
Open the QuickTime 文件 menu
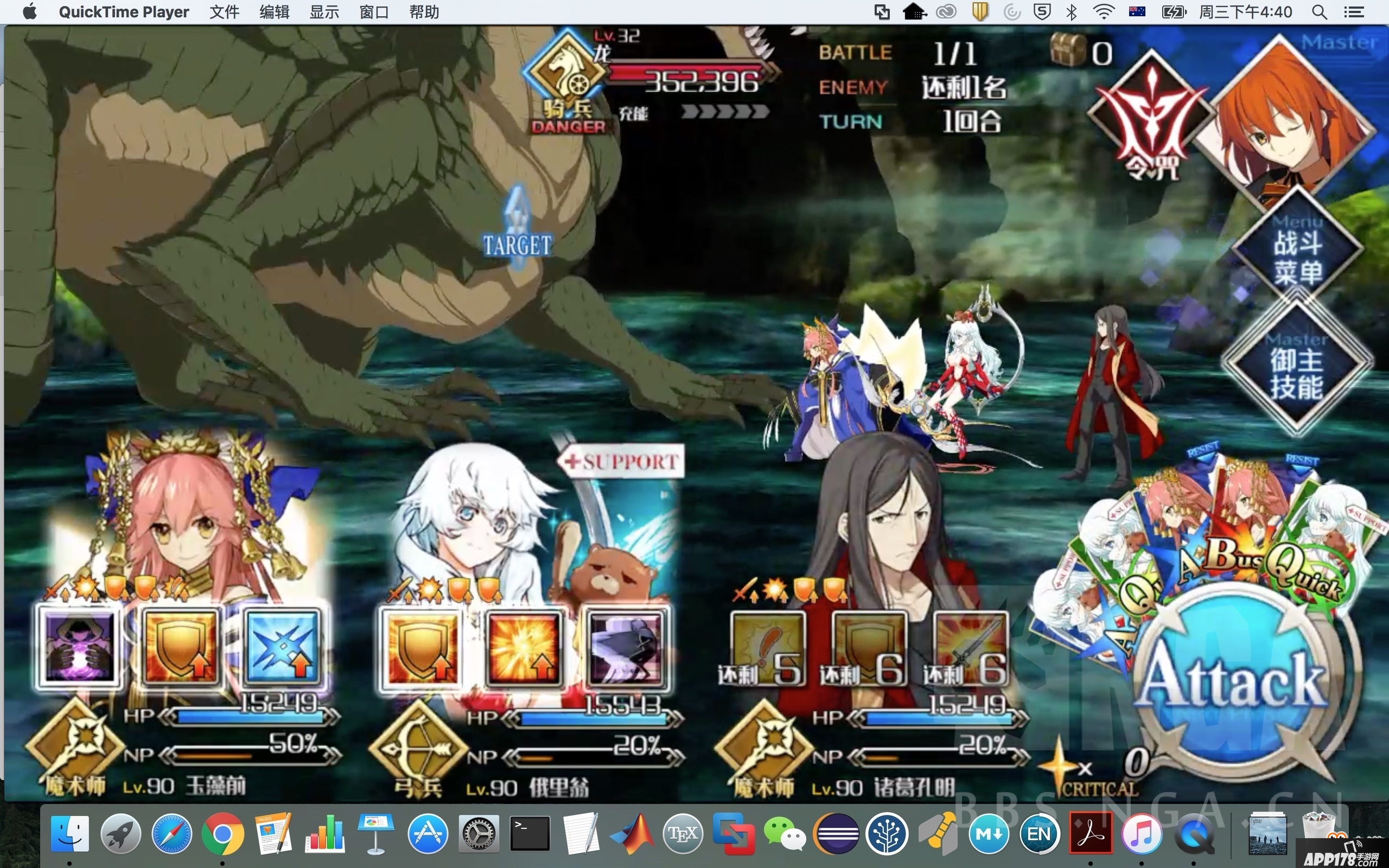tap(224, 12)
